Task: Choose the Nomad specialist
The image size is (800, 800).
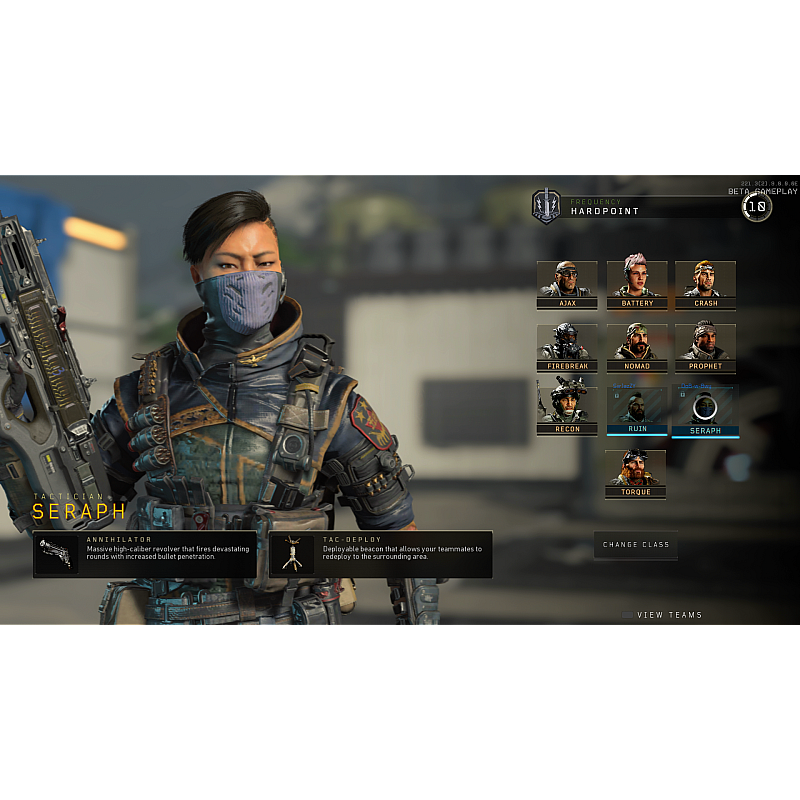Action: 637,347
